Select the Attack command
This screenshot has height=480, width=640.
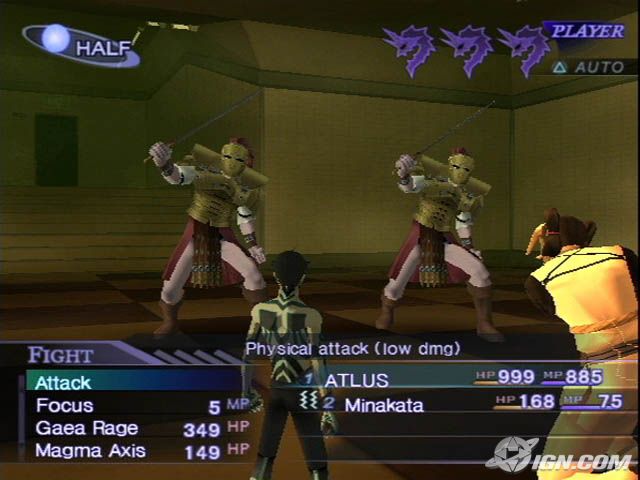click(64, 382)
